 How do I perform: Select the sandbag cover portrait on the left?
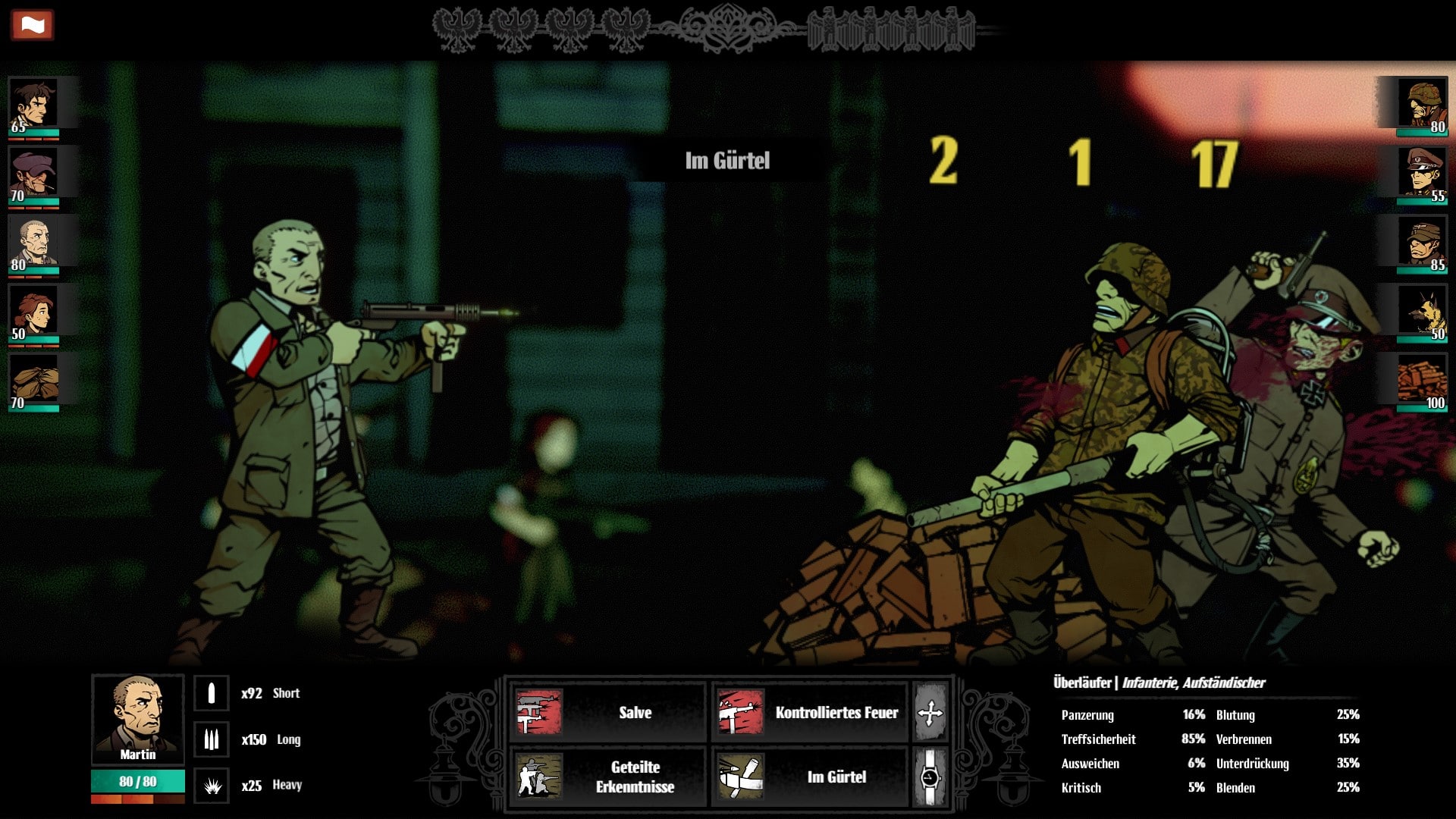[33, 382]
